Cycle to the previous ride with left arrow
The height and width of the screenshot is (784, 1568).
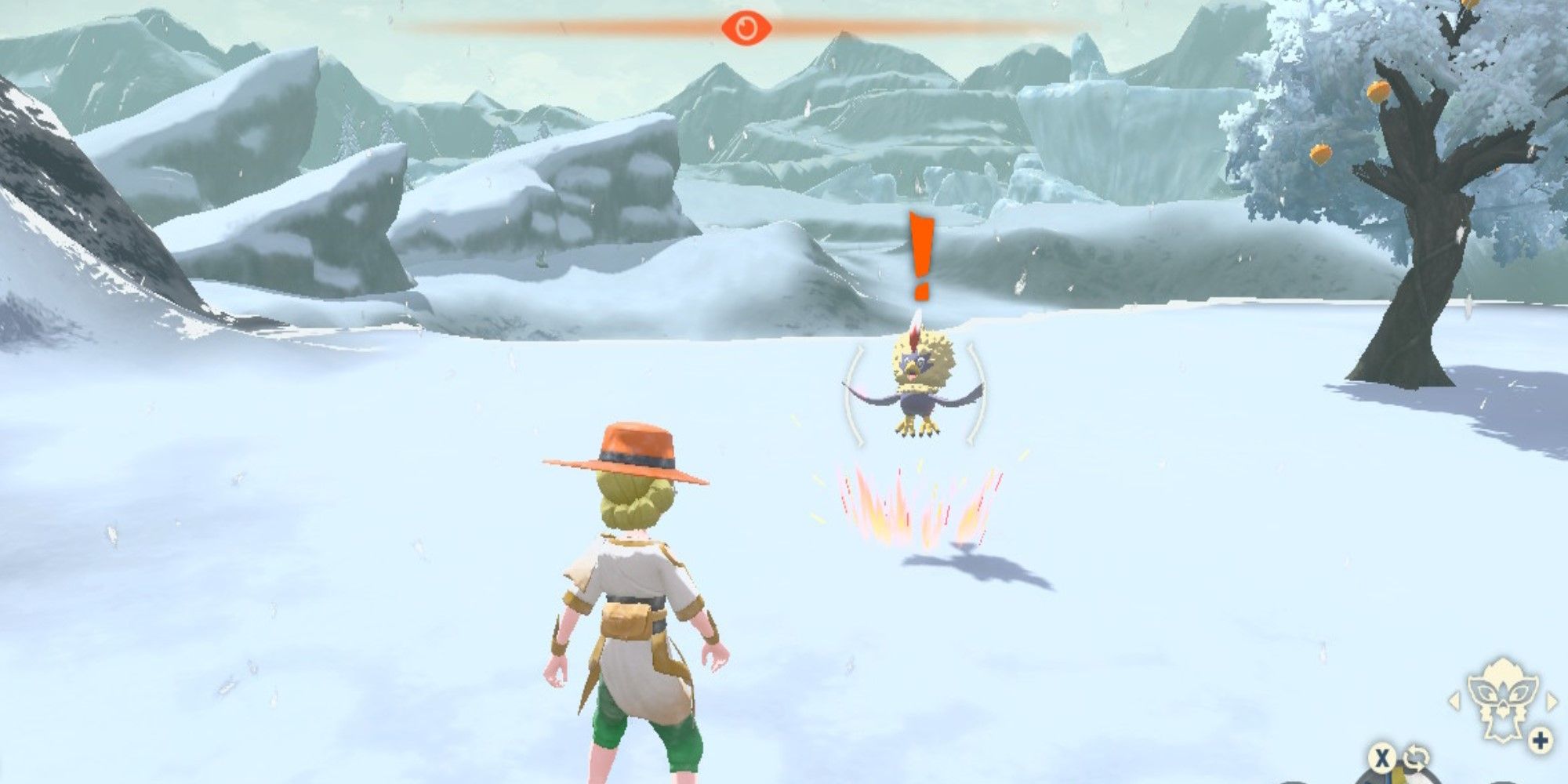(x=1454, y=700)
